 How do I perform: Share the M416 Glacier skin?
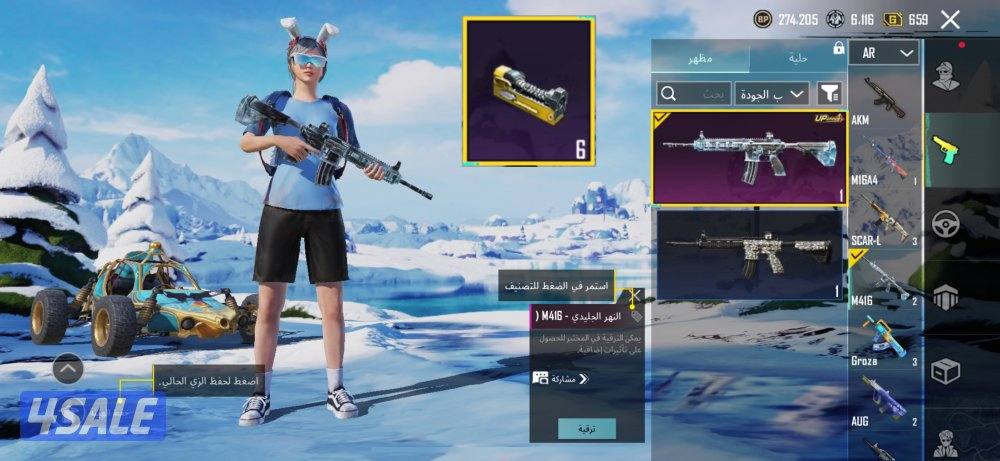(560, 379)
